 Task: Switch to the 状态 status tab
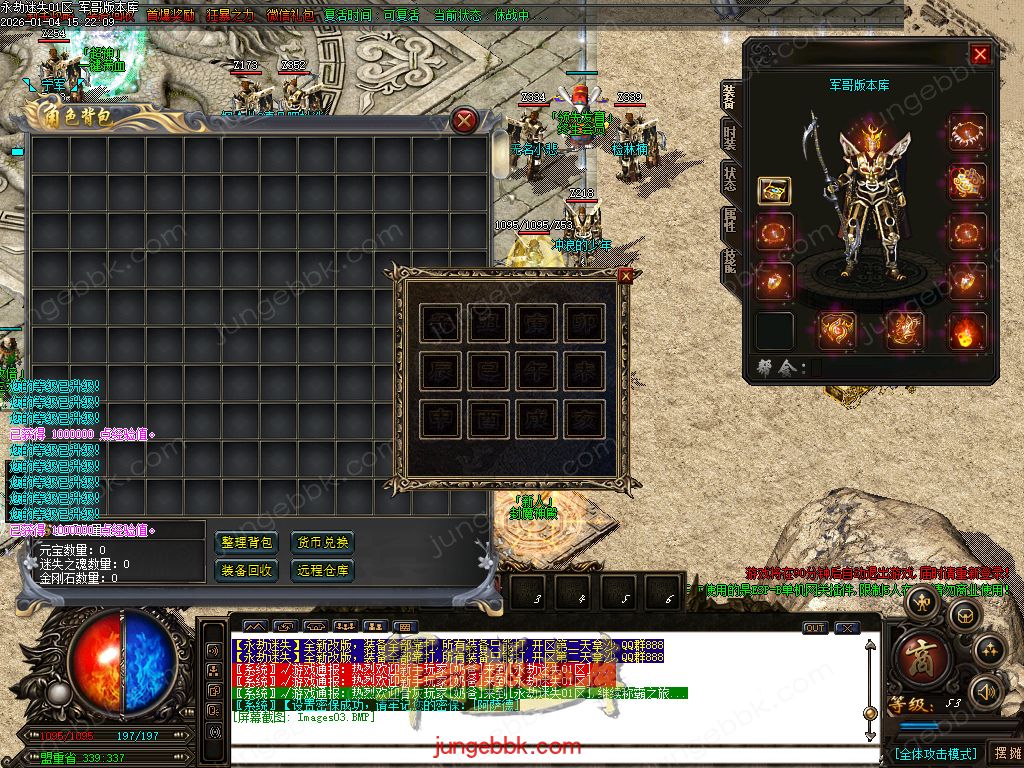coord(730,178)
